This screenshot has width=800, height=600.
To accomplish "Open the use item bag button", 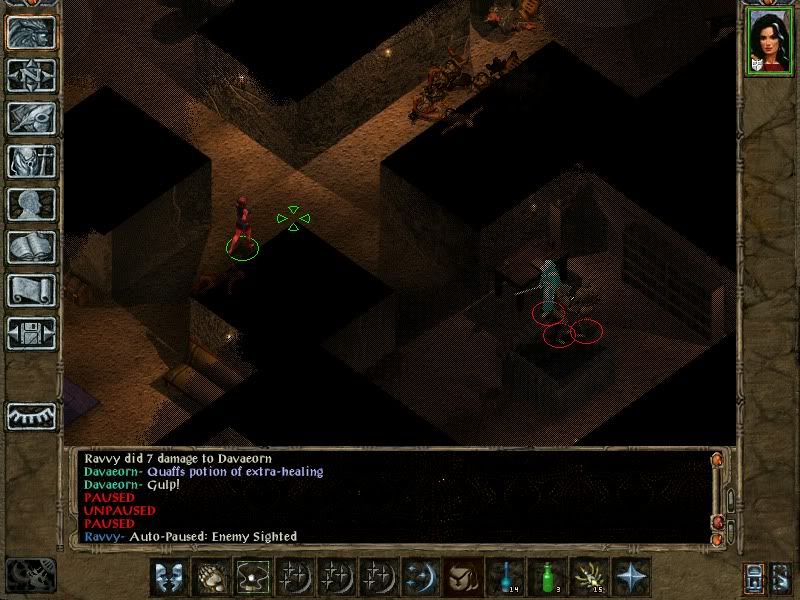I will (463, 577).
